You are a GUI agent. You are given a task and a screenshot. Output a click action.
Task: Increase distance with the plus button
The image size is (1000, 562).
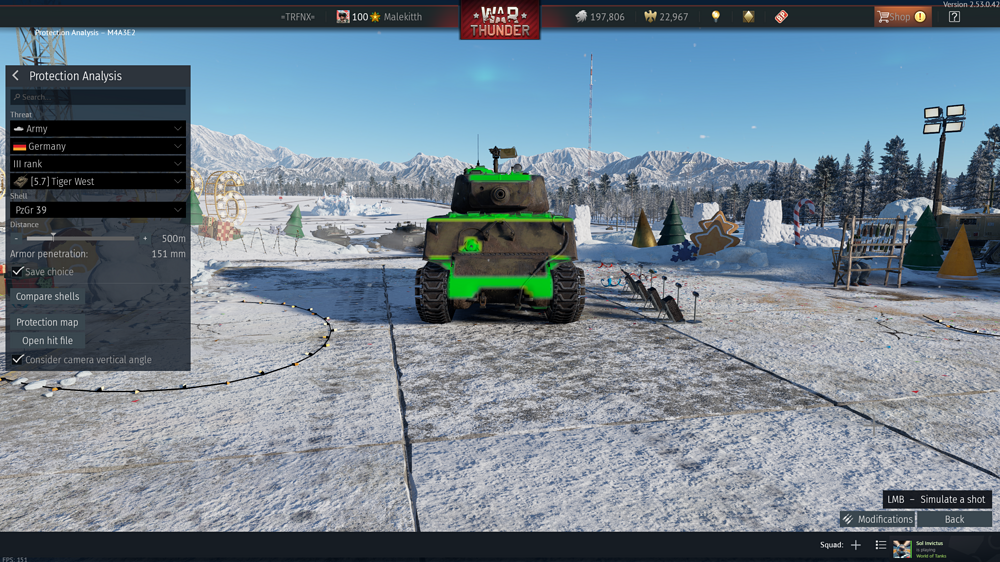pos(145,239)
